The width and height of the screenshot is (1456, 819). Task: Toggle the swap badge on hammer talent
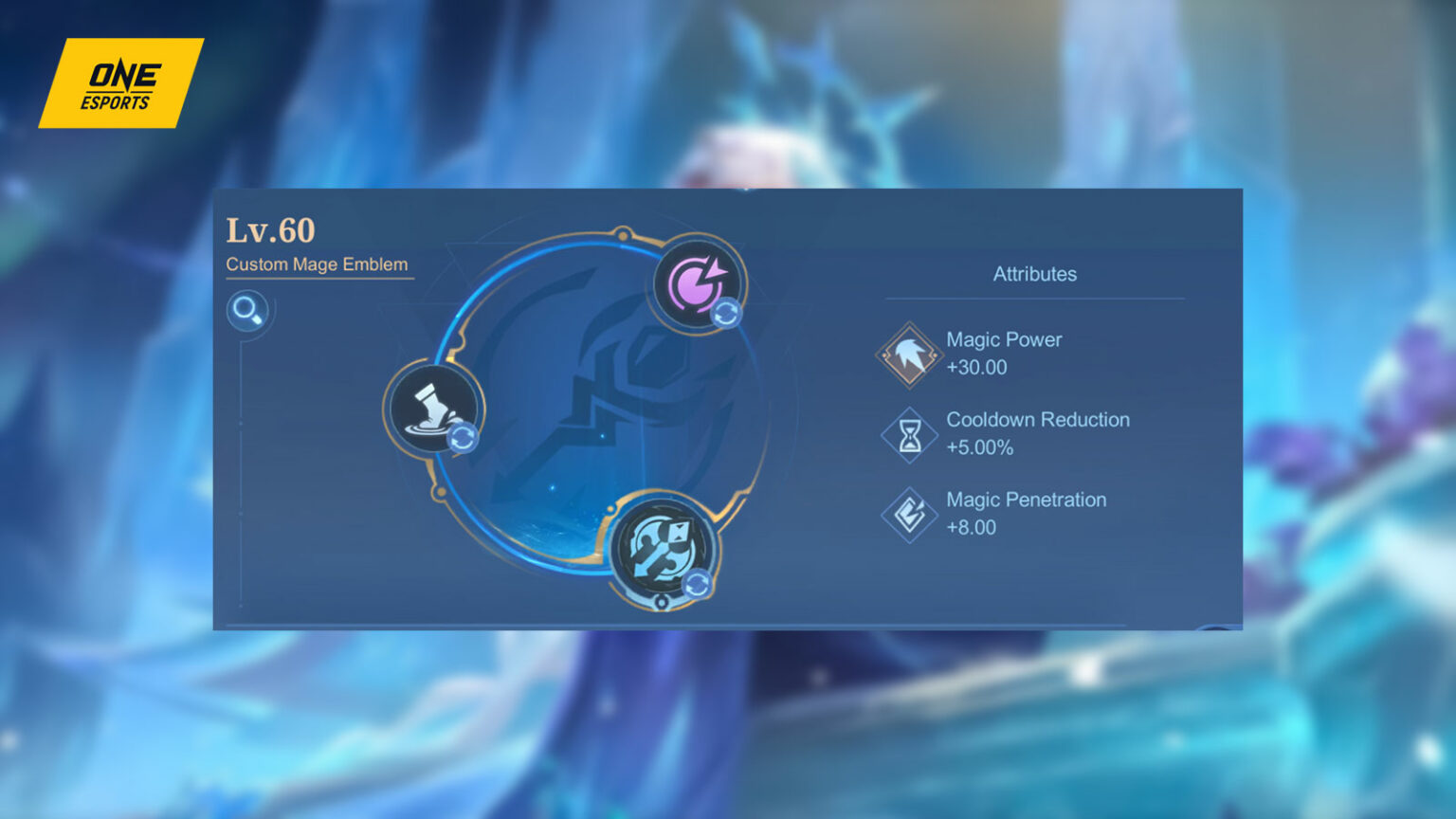point(699,584)
